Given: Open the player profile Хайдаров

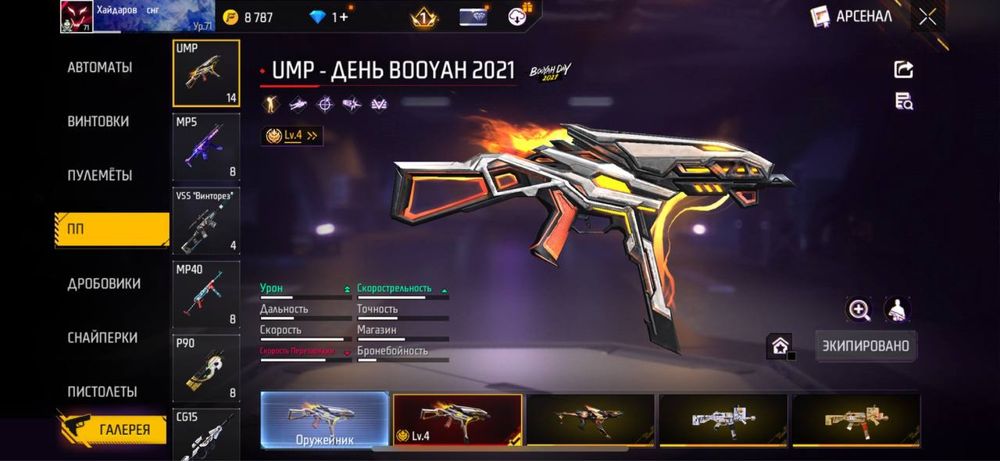Looking at the screenshot, I should 82,16.
